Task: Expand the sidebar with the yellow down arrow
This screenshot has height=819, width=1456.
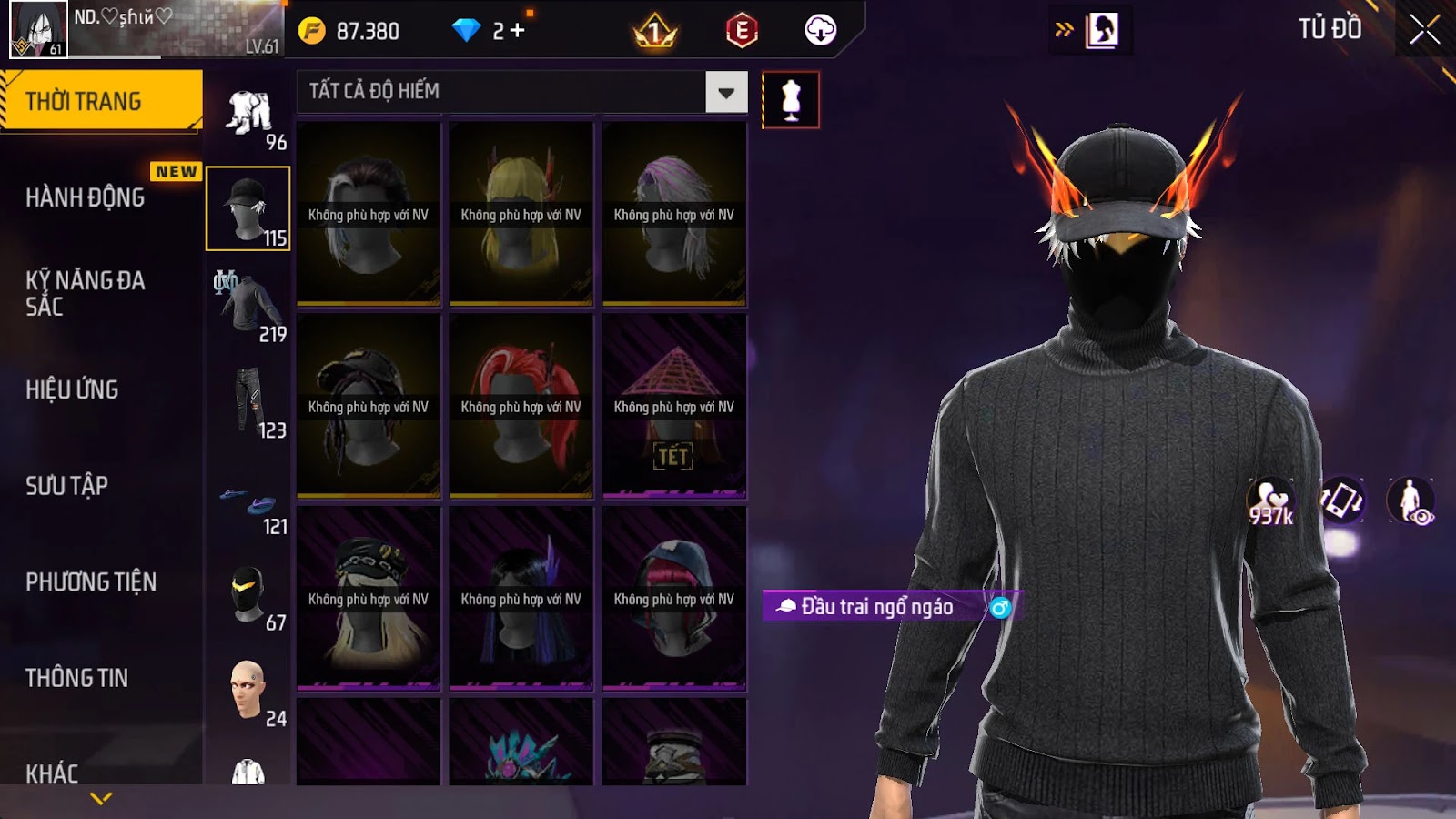Action: [x=101, y=798]
